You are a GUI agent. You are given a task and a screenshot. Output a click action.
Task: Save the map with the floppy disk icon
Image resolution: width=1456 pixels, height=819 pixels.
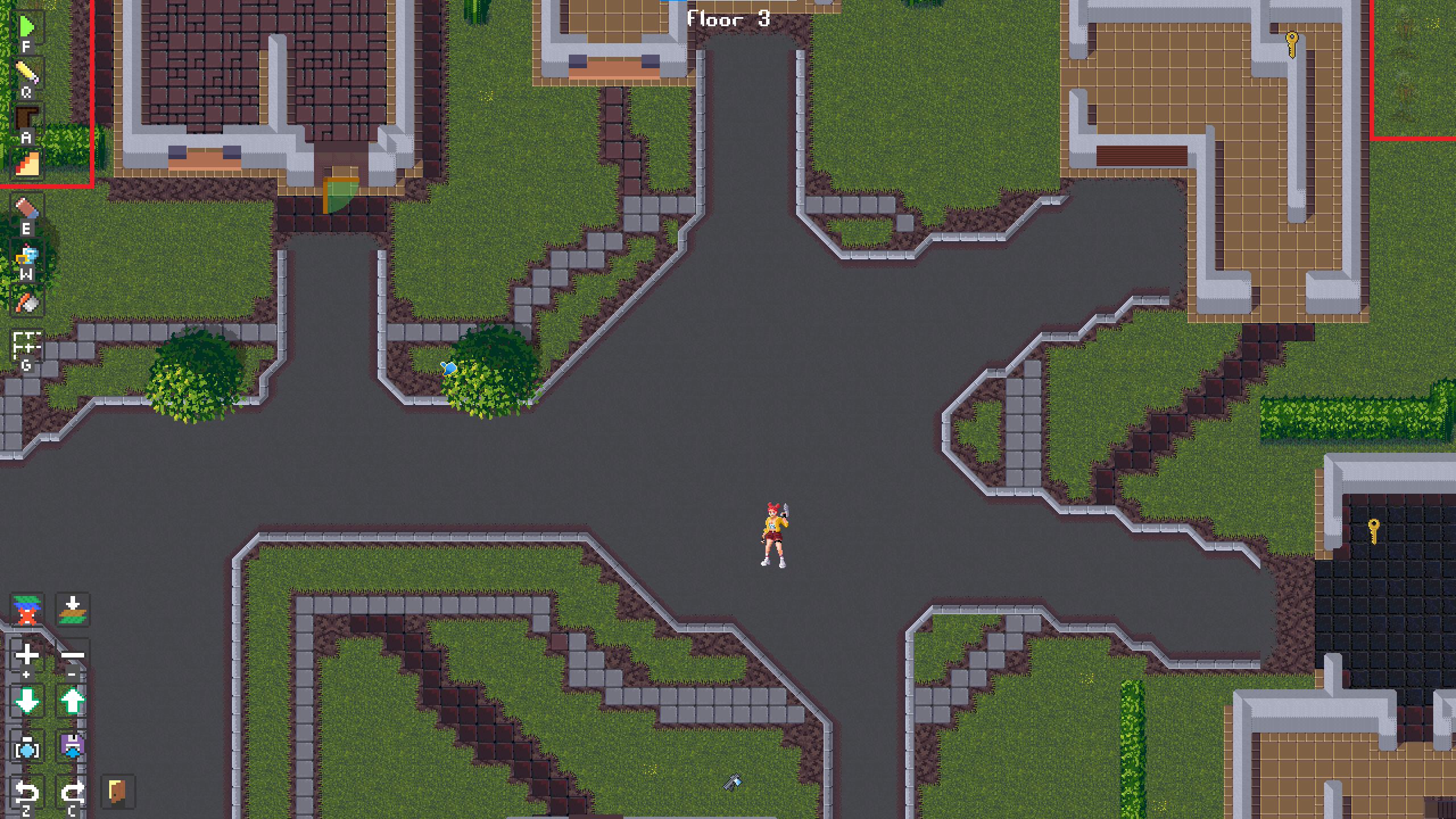tap(72, 747)
